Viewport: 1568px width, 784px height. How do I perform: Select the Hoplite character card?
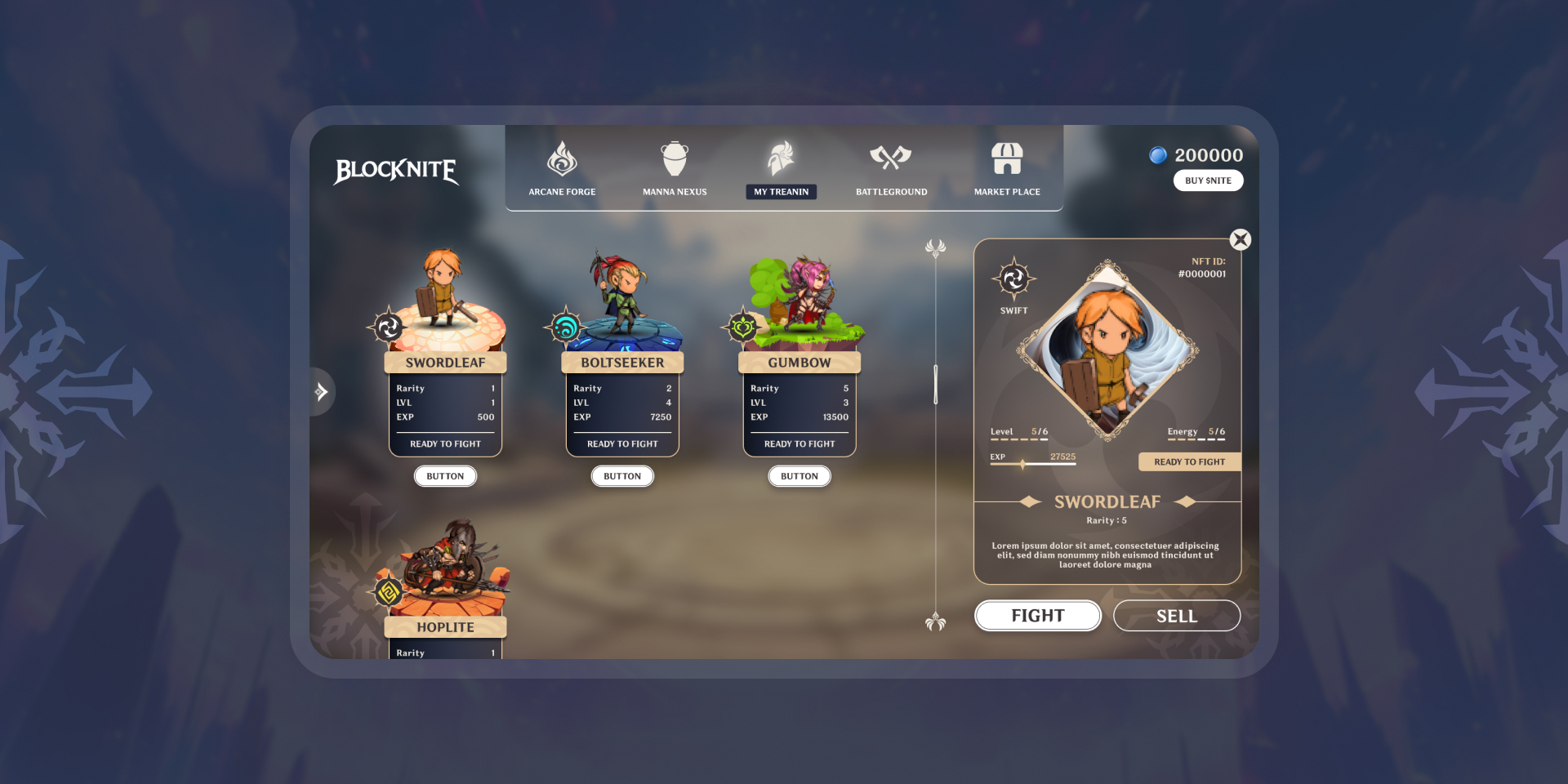point(445,626)
